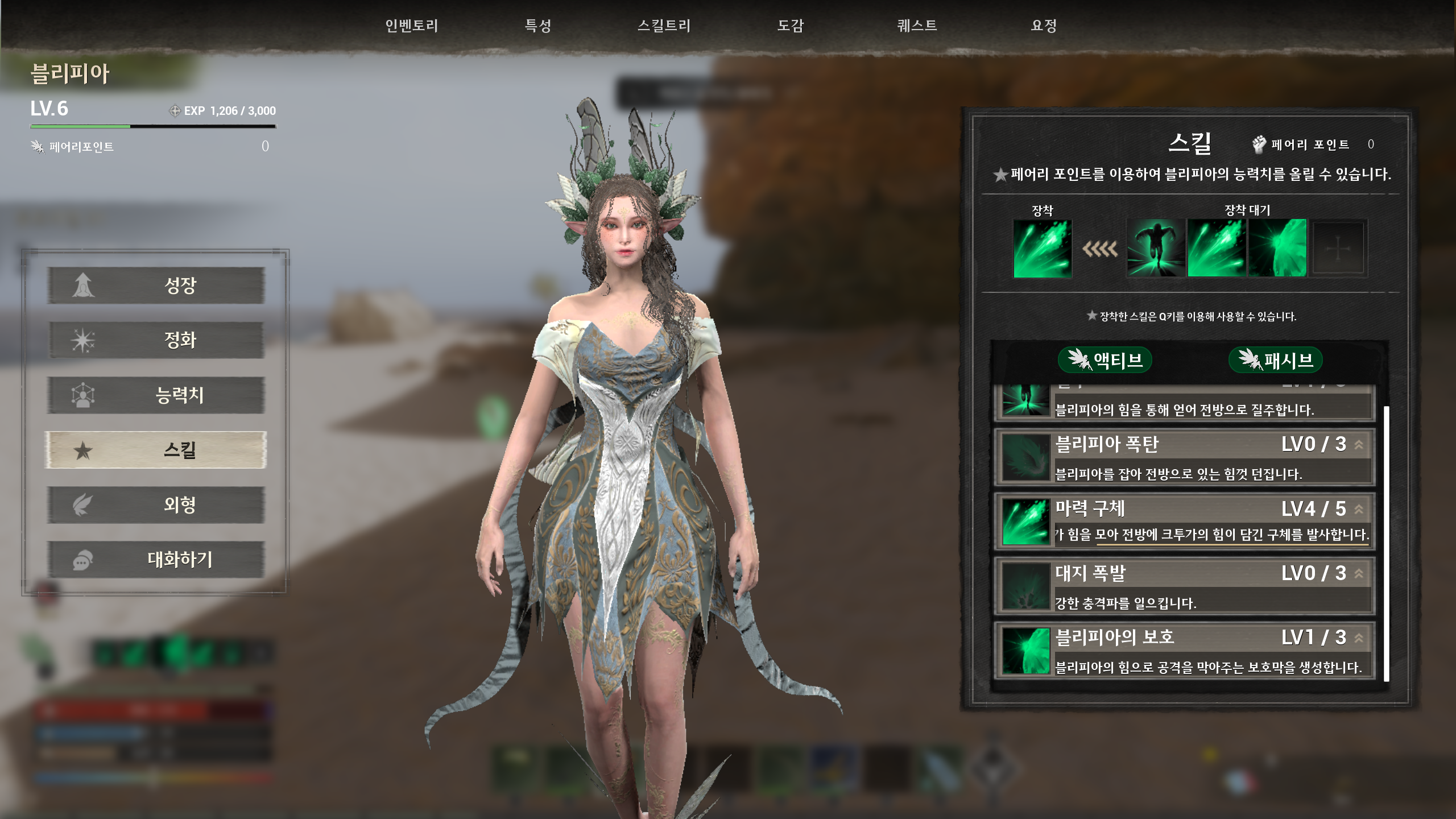Click the highlighted 스킬 skill menu button
Screen dimensions: 1456x819
pyautogui.click(x=156, y=450)
